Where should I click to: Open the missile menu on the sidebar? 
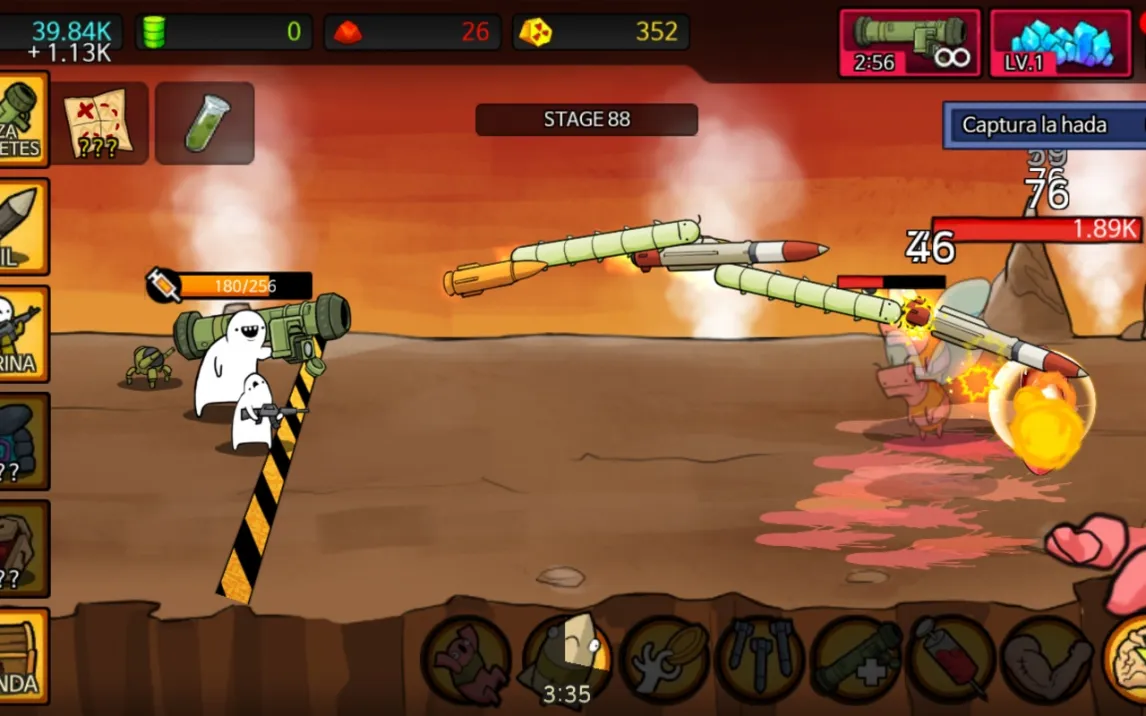pos(22,226)
